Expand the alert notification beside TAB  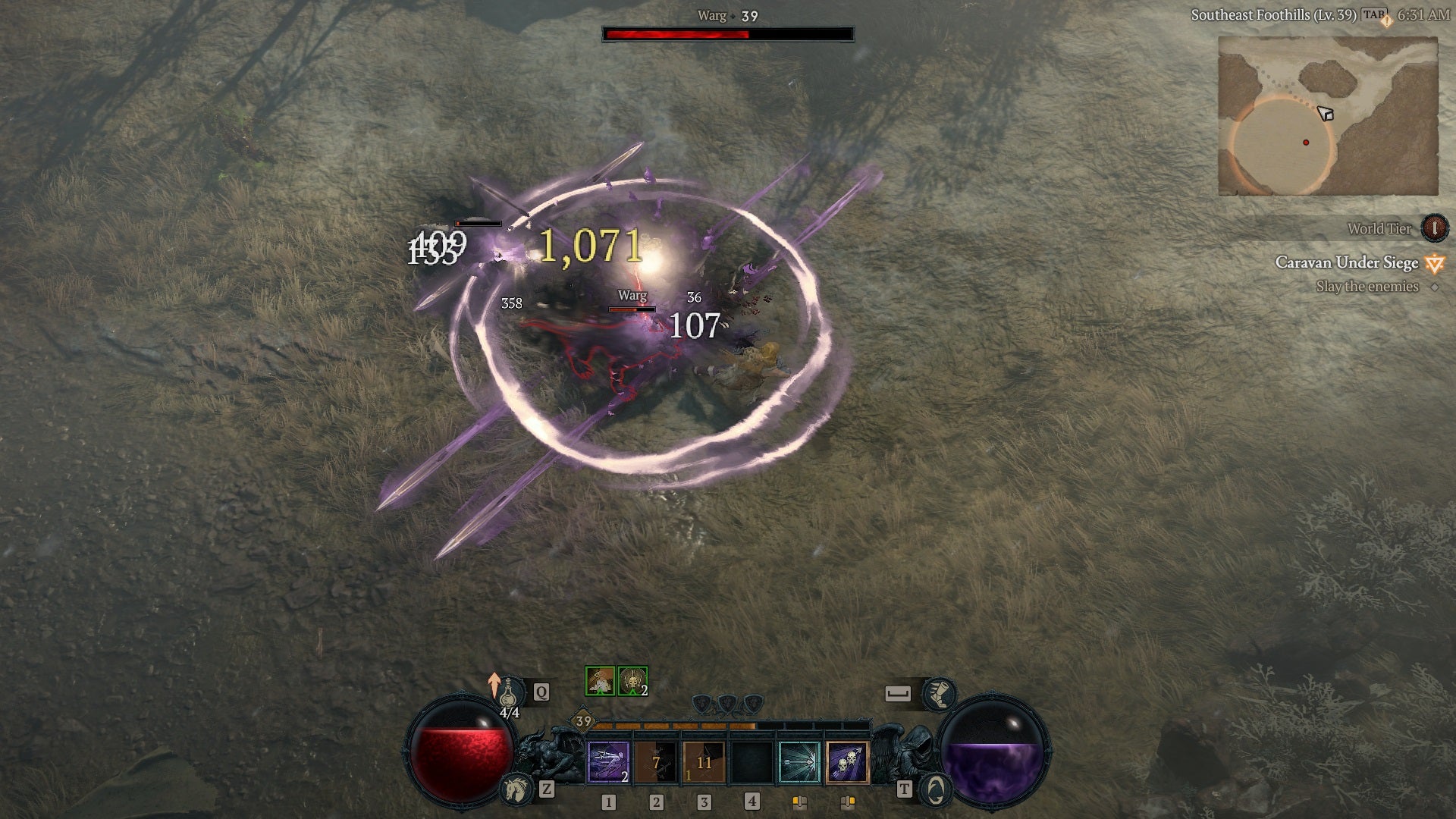pos(1386,20)
